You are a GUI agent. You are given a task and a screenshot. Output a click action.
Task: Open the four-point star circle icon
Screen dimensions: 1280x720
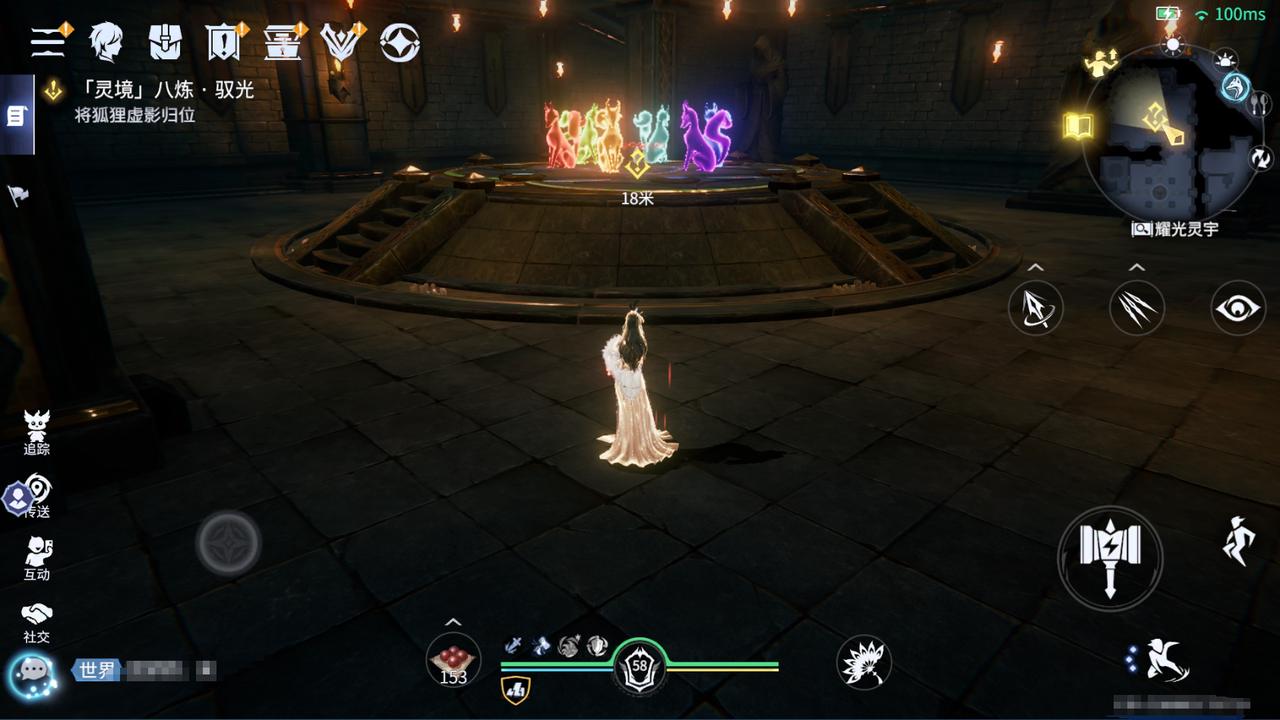coord(400,42)
